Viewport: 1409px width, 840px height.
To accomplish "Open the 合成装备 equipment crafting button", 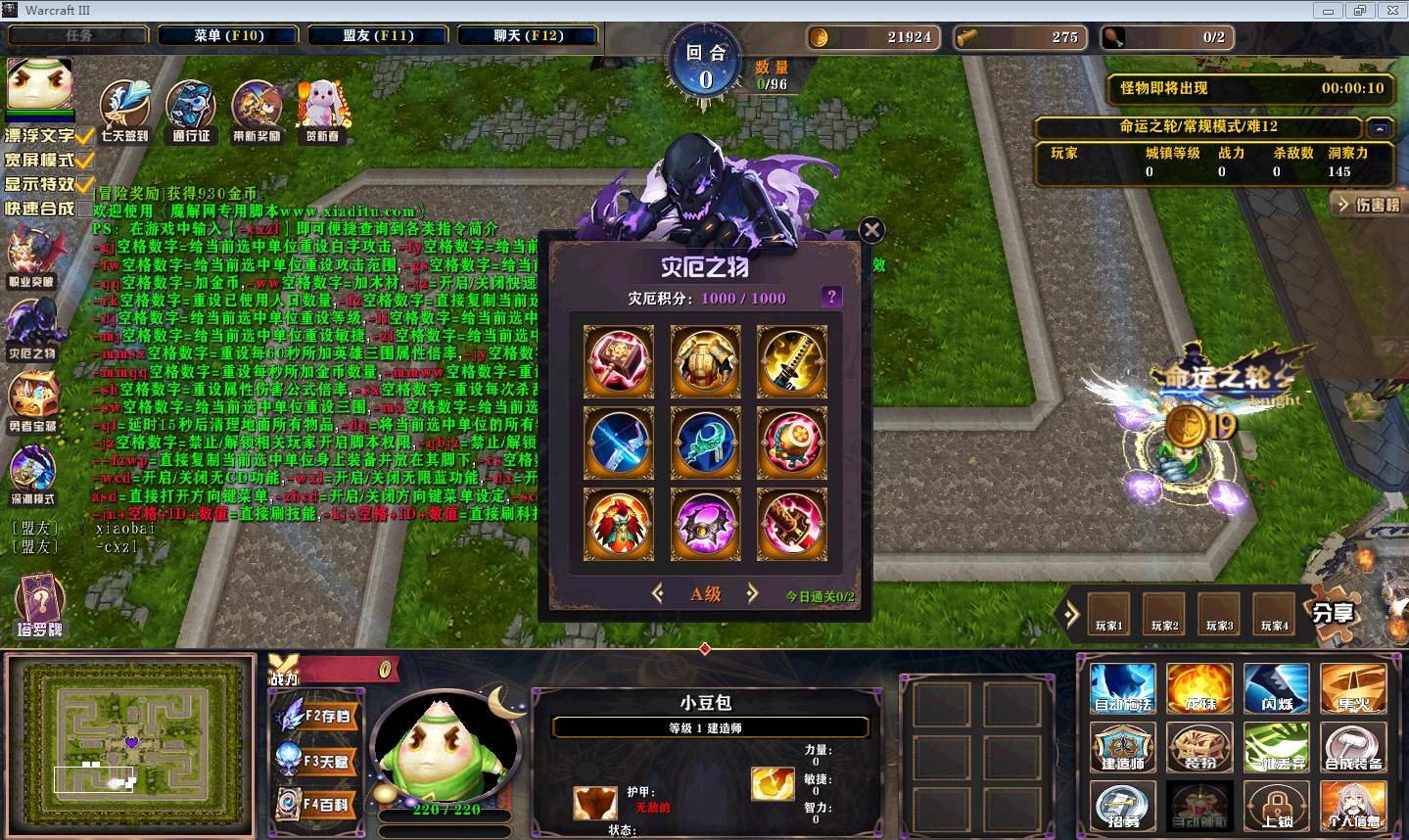I will coord(1353,748).
